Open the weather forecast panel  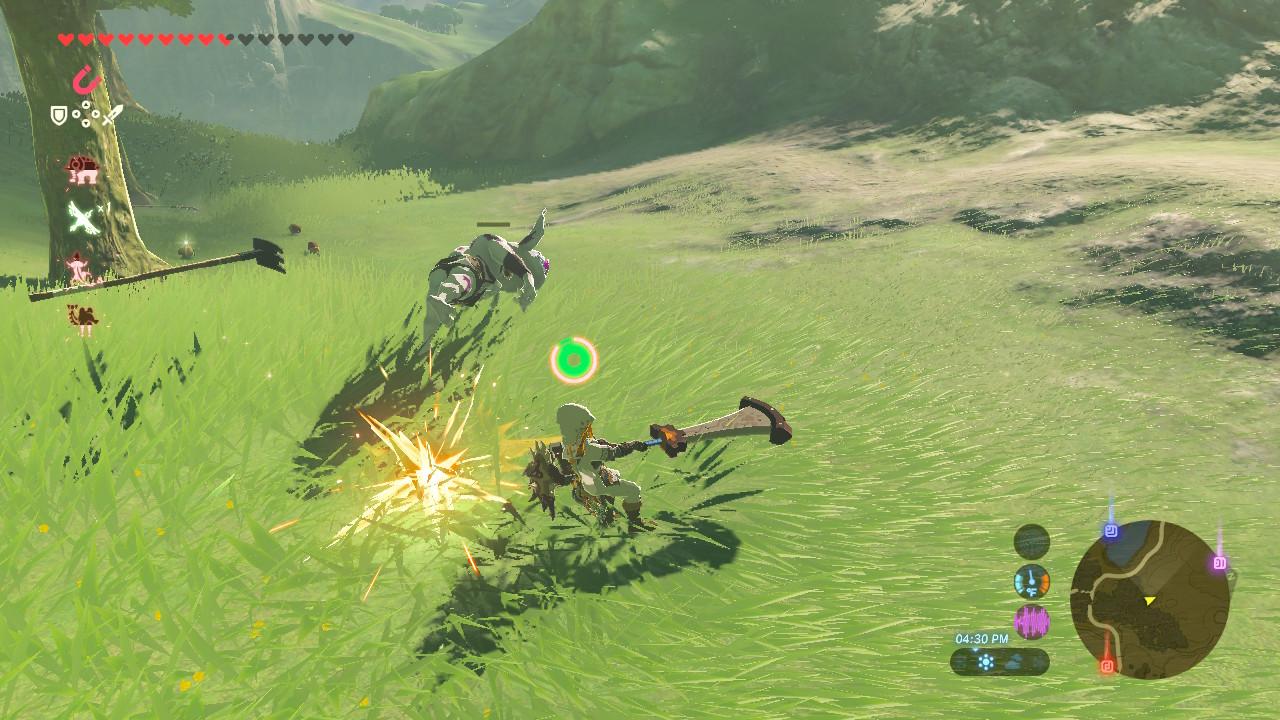click(999, 661)
